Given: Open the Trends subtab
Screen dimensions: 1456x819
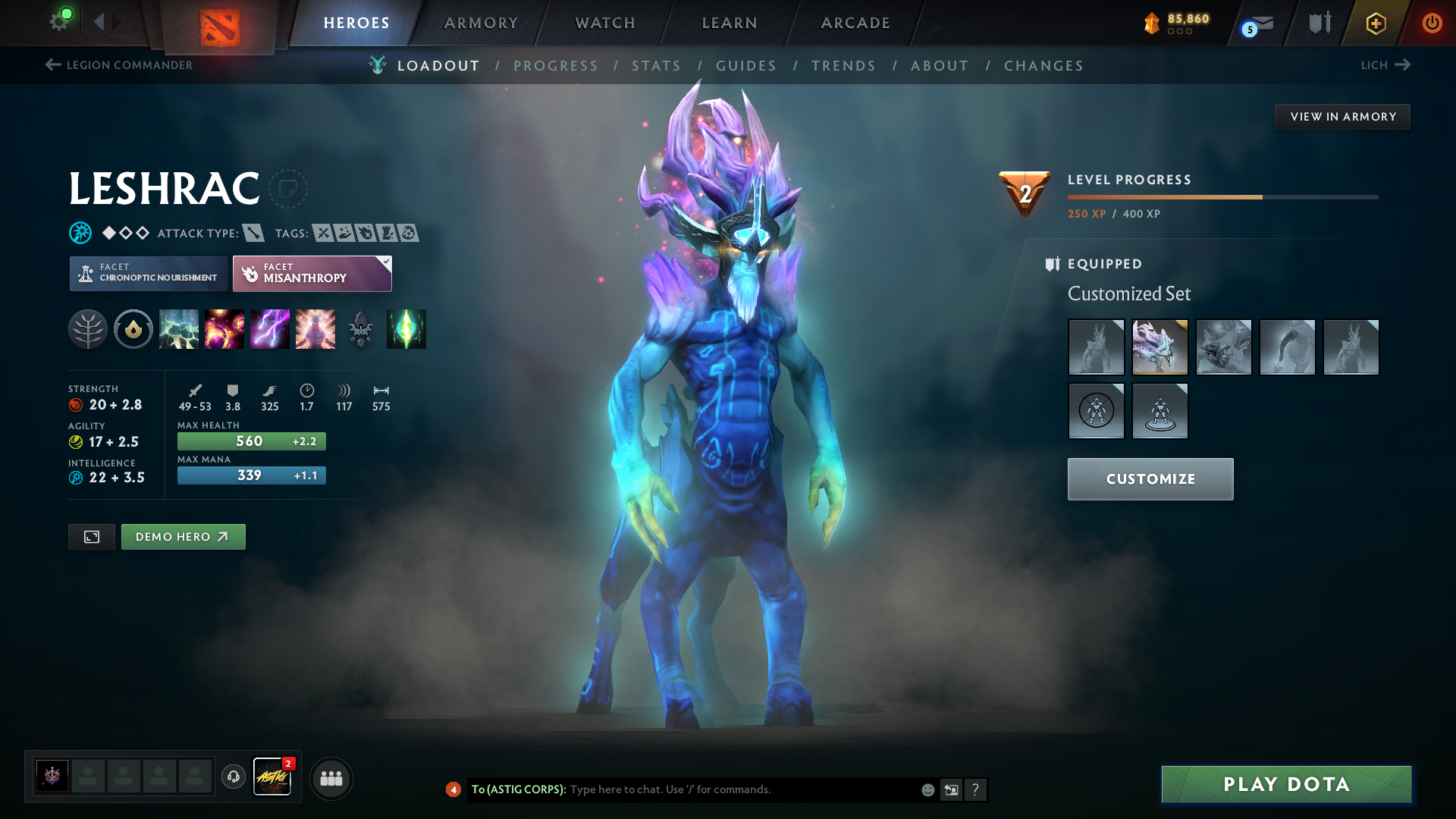Looking at the screenshot, I should (843, 66).
